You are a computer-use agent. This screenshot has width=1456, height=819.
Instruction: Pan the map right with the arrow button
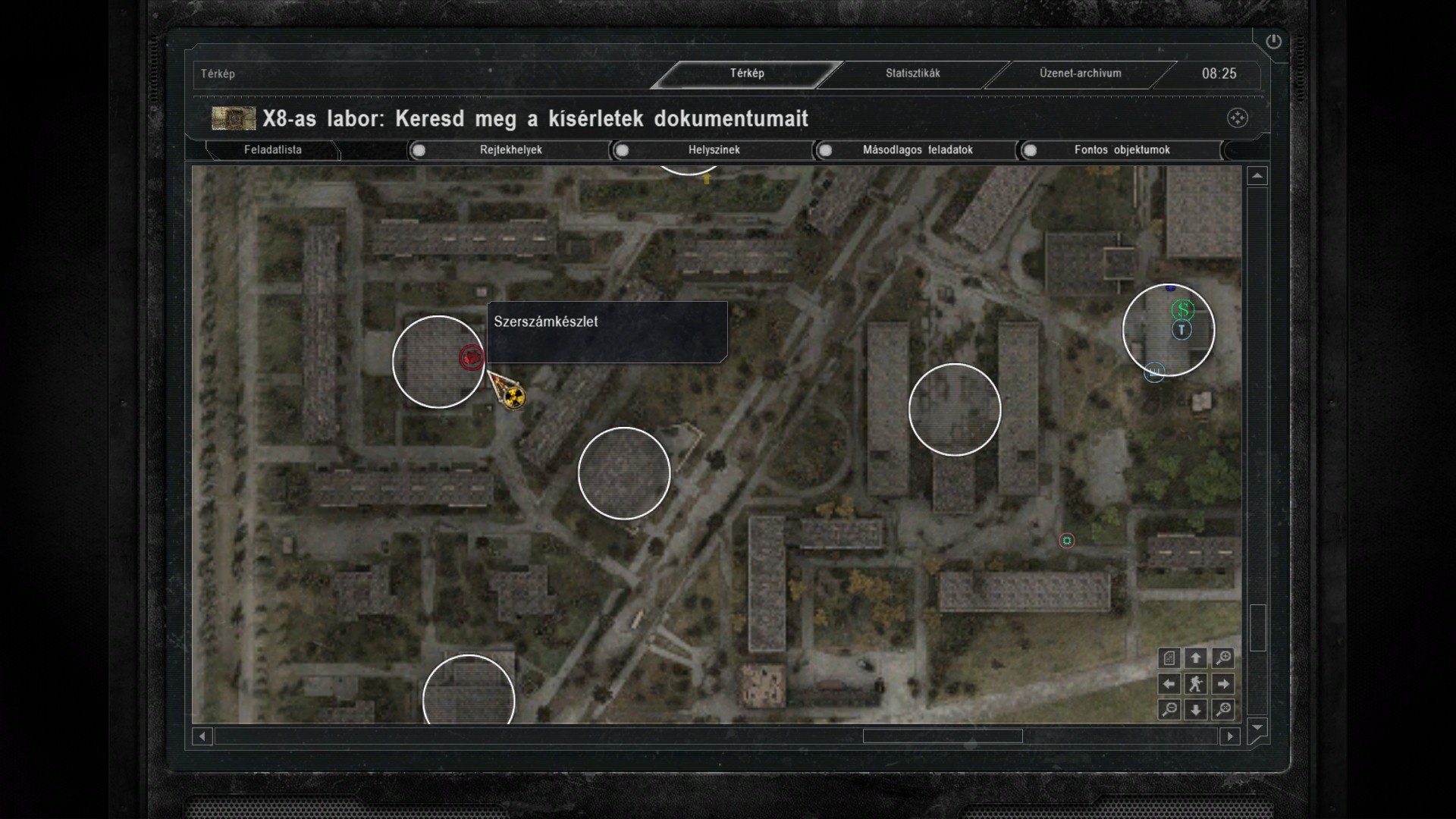click(x=1222, y=684)
